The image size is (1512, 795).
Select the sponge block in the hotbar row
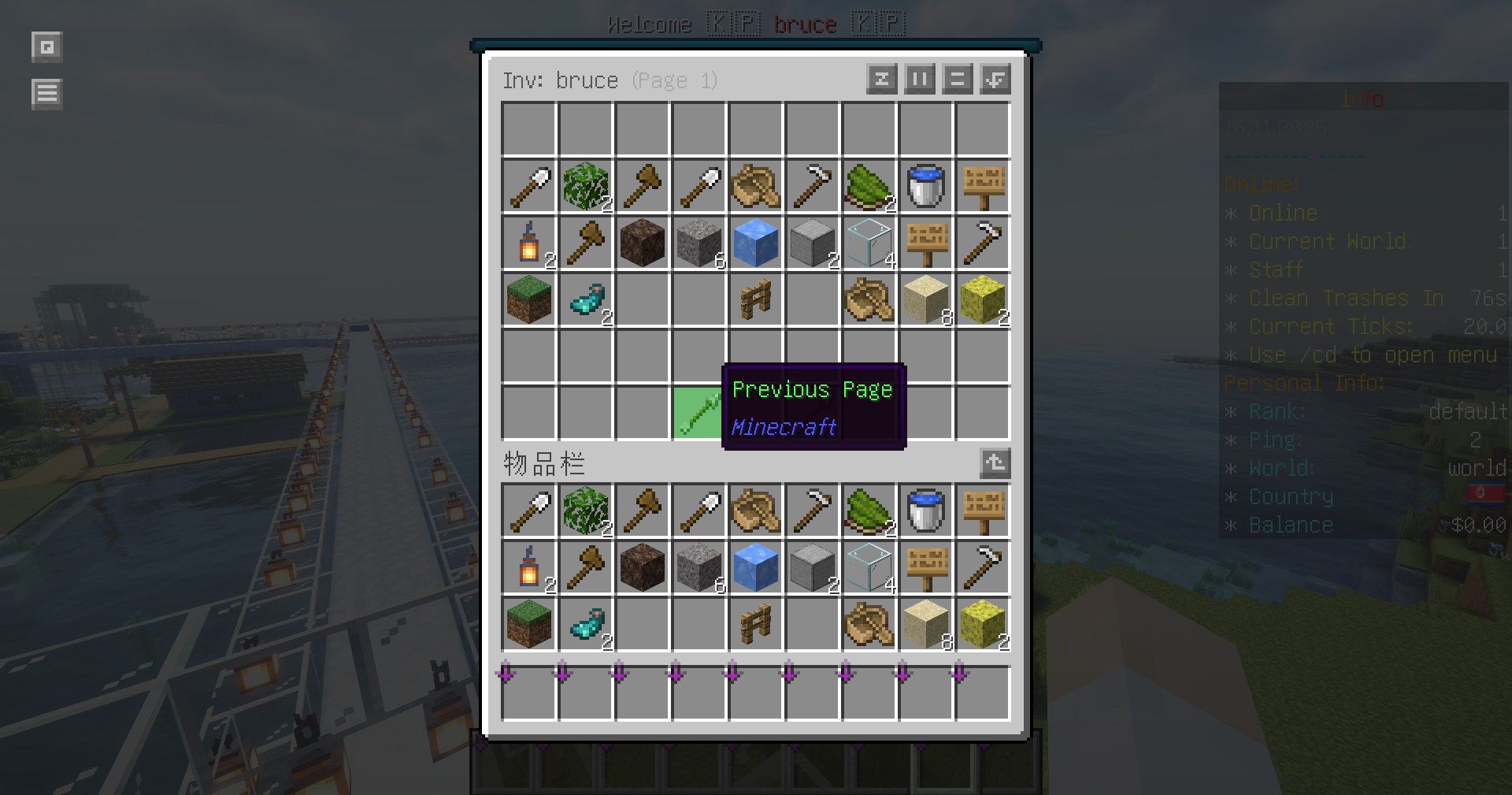click(983, 624)
